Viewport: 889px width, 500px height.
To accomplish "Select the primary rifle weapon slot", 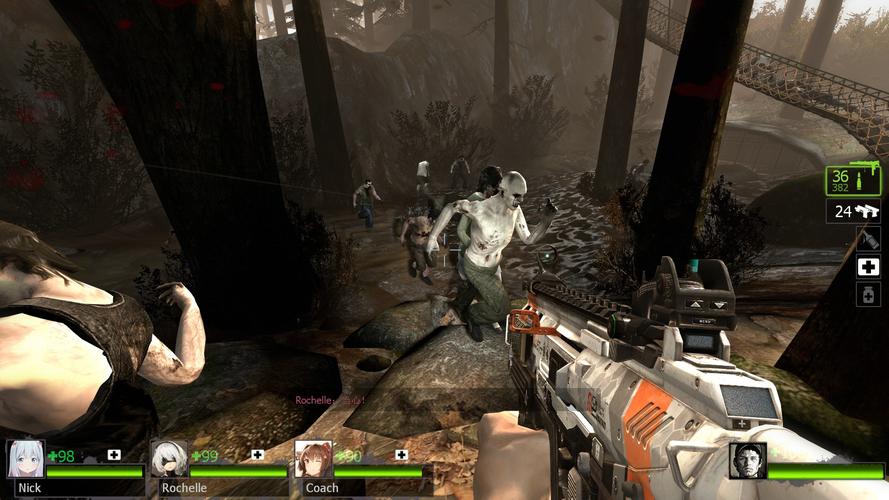I will [853, 180].
